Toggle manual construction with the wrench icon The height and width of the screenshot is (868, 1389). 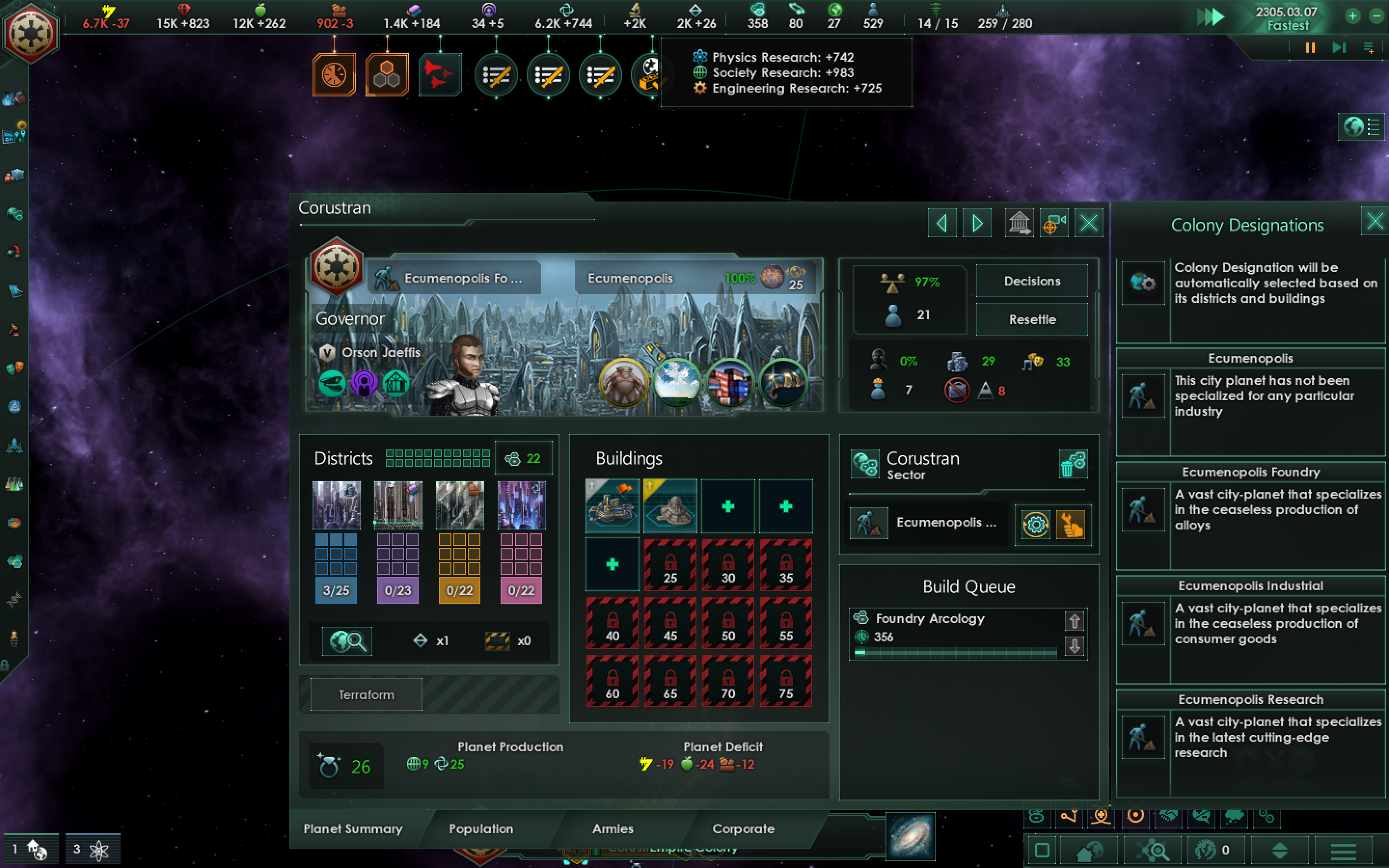tap(1072, 524)
